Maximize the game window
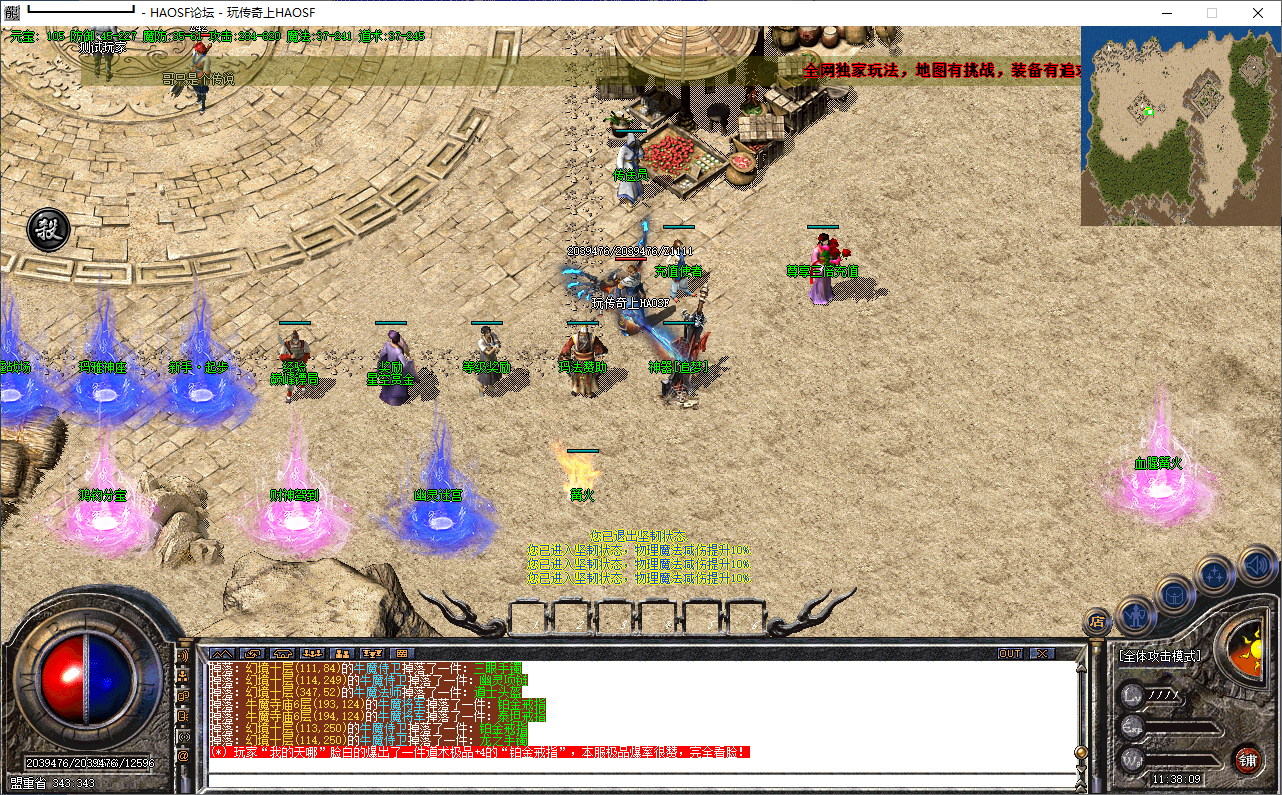Screen dimensions: 1282x795 pyautogui.click(x=1212, y=13)
